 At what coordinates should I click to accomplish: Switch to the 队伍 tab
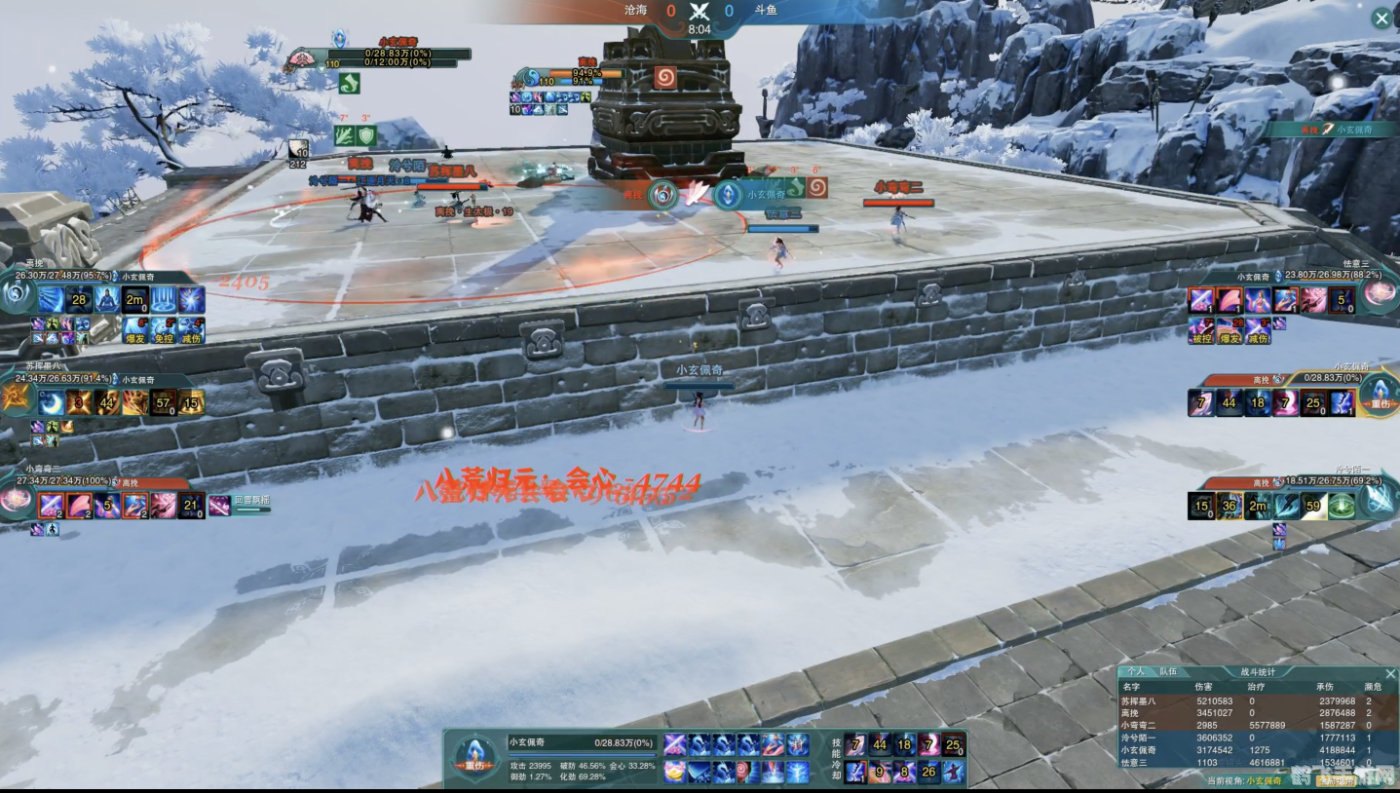1168,673
